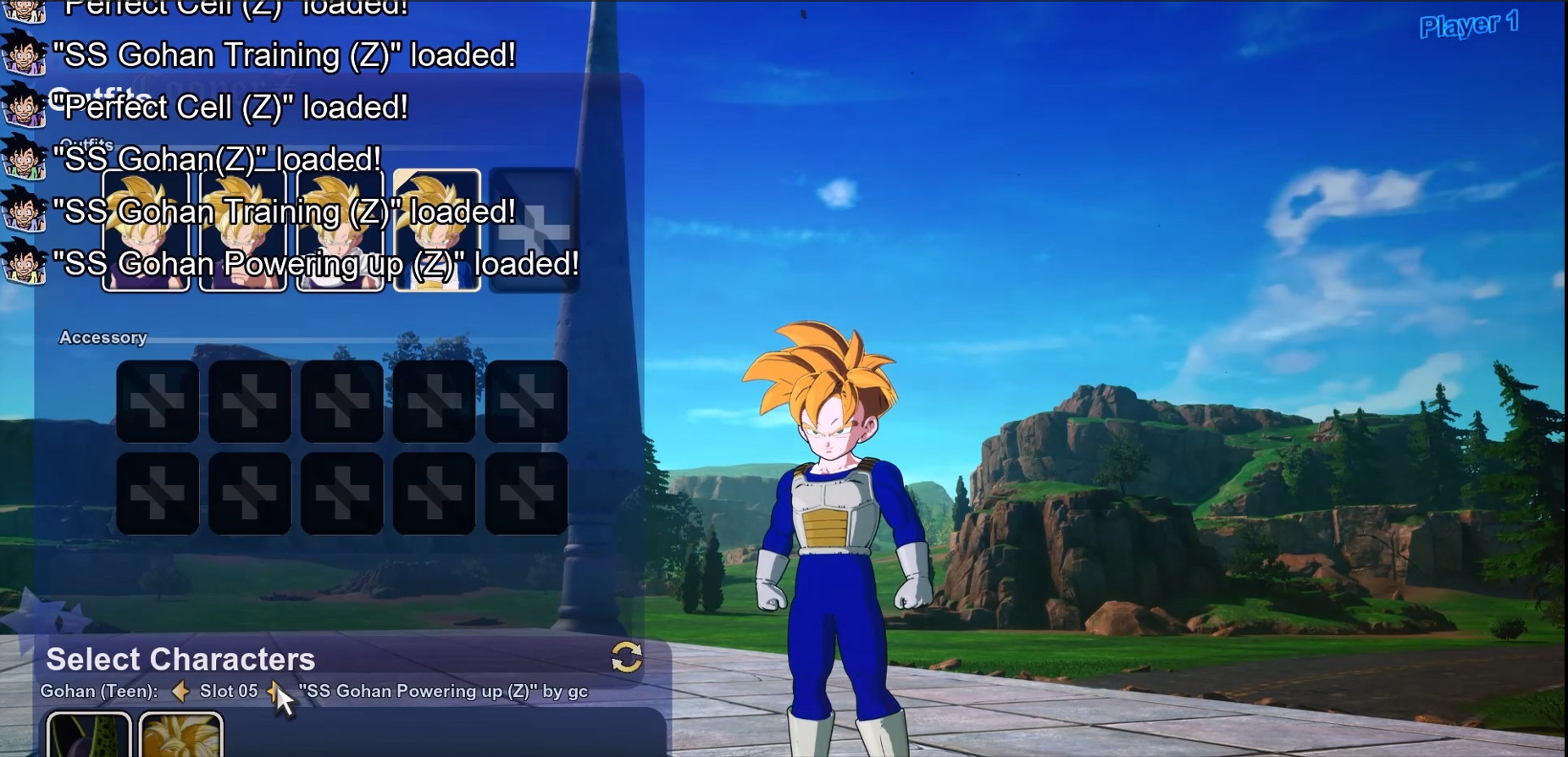This screenshot has height=757, width=1568.
Task: Click the Slot 05 label
Action: click(228, 691)
